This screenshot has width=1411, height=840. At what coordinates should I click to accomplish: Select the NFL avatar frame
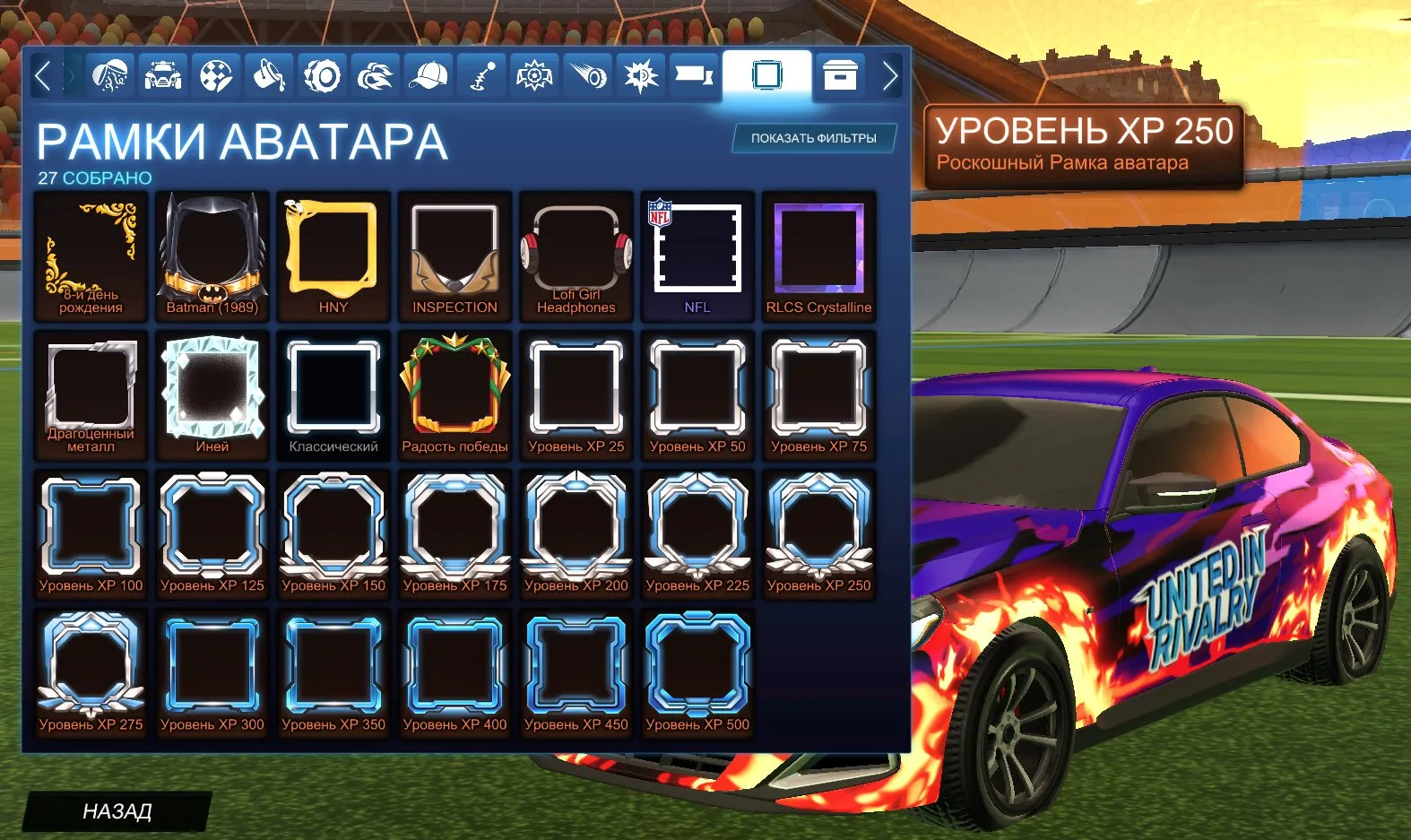coord(697,254)
